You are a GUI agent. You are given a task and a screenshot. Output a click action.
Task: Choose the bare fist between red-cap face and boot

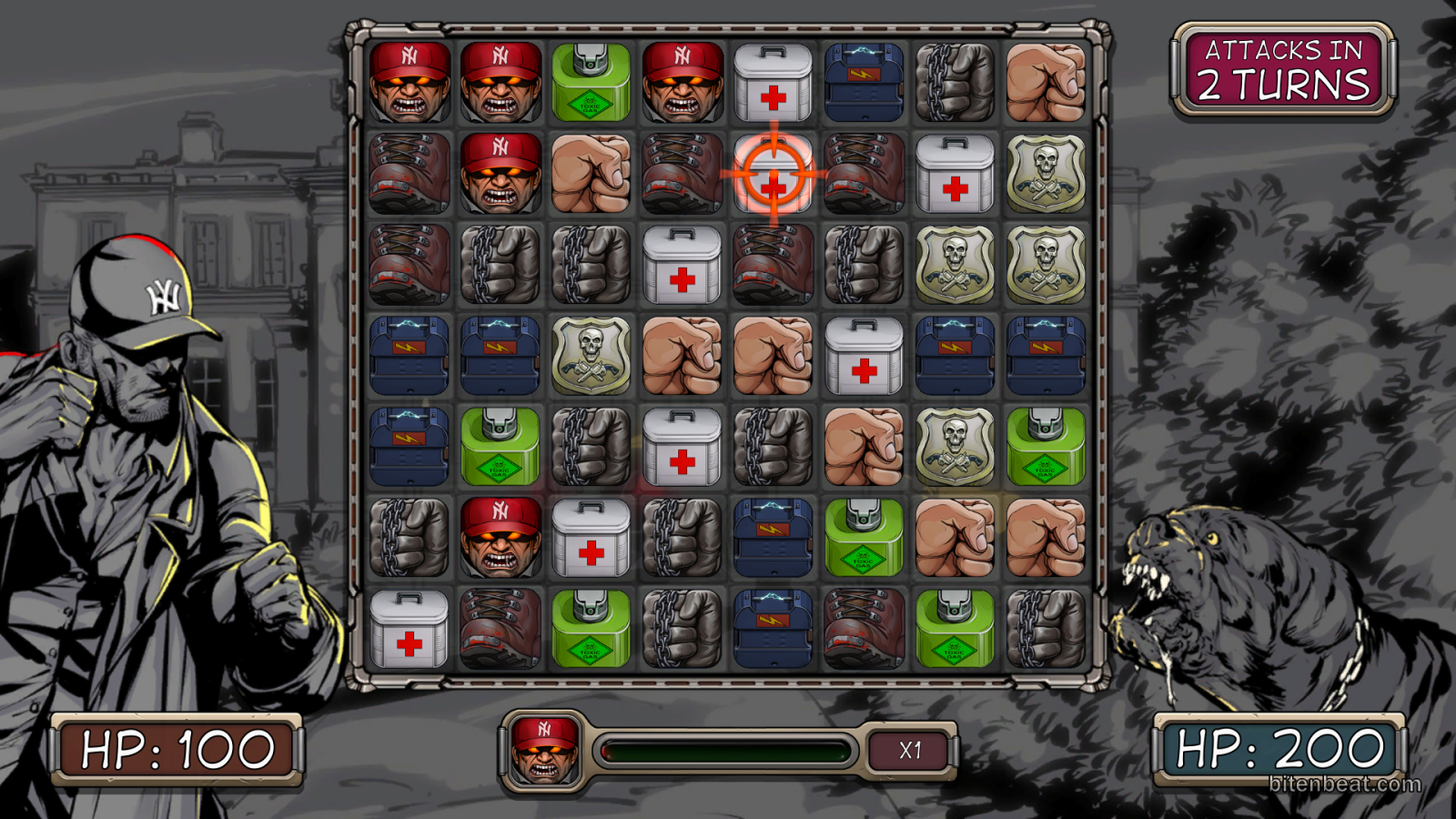click(x=591, y=173)
